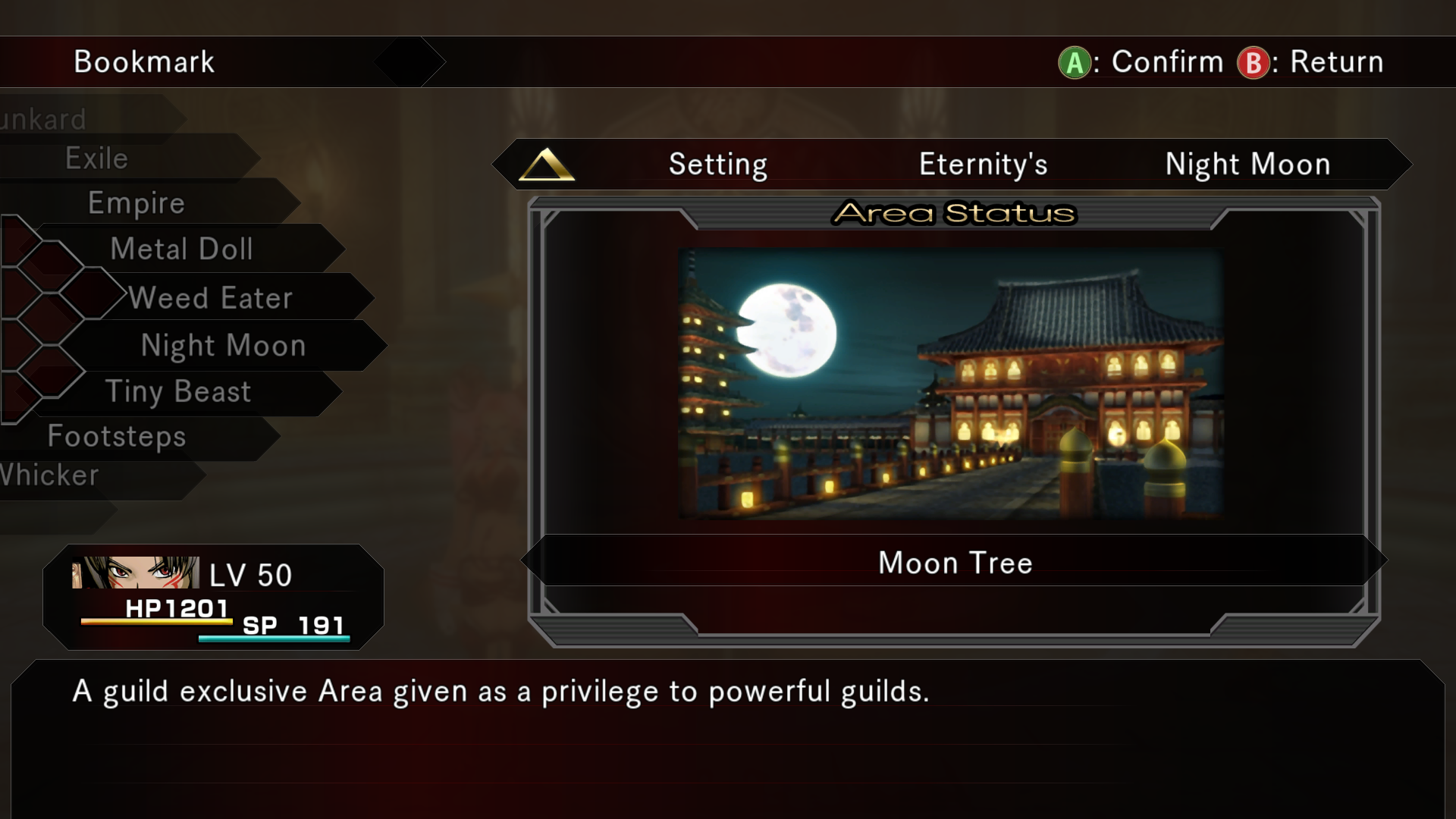
Task: Choose the Empire keyword
Action: tap(136, 203)
